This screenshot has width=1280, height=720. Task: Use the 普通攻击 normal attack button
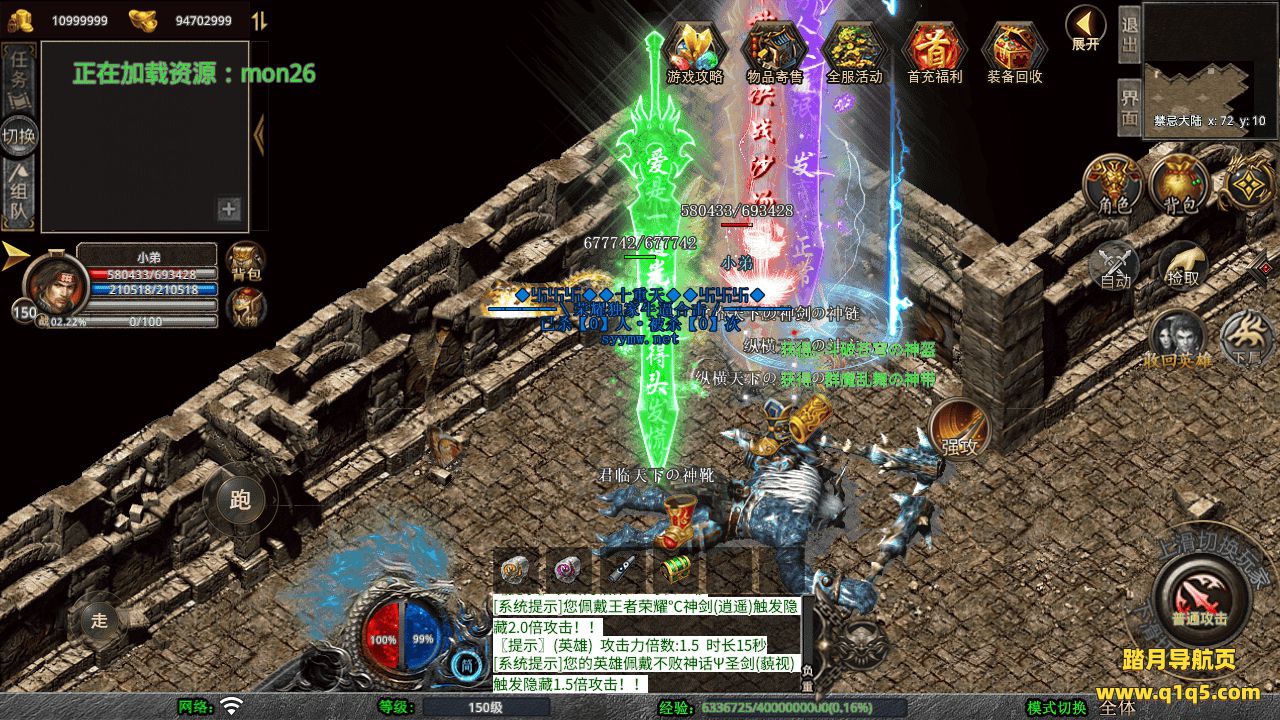1199,599
